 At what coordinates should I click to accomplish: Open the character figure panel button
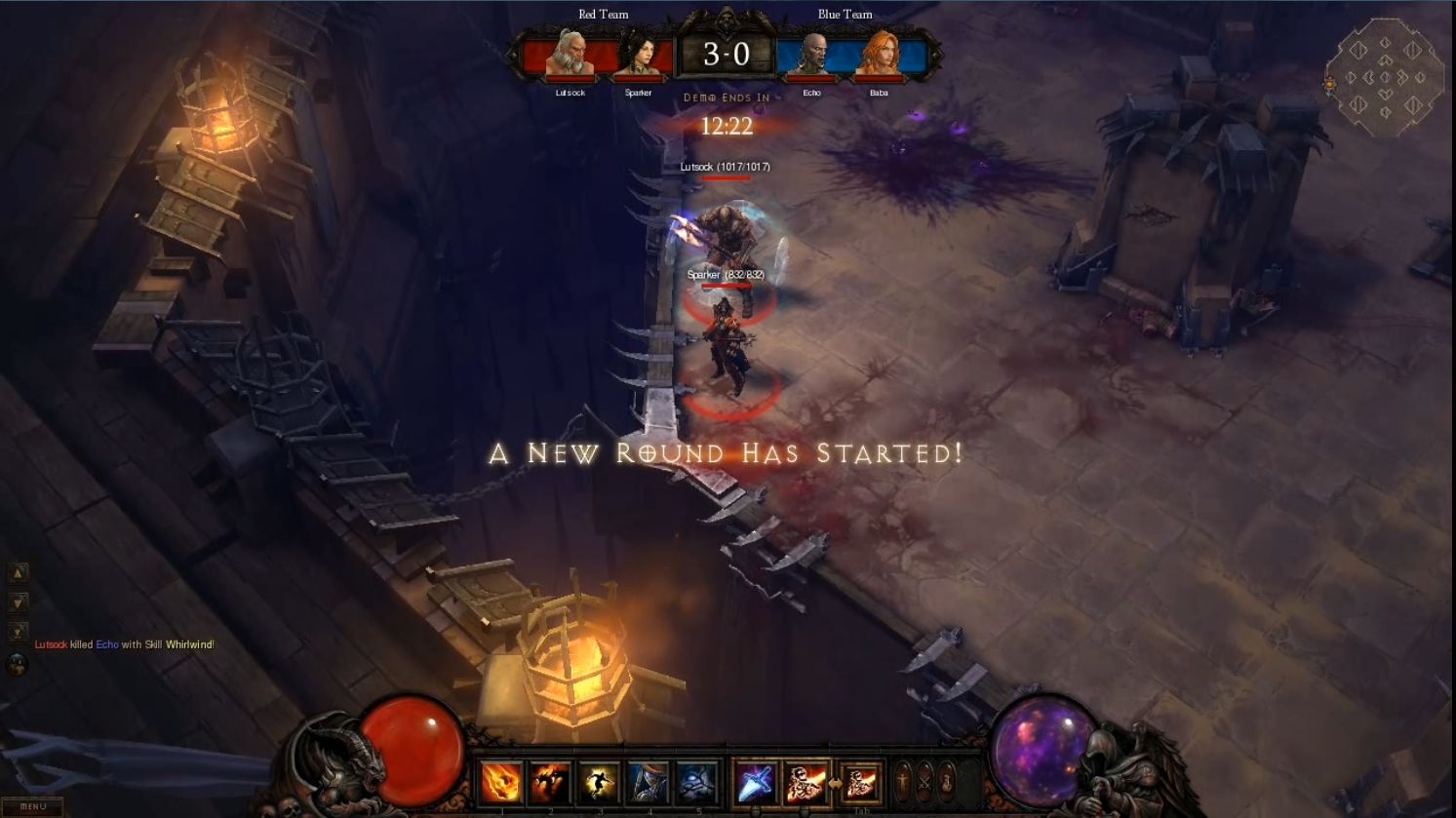[903, 781]
